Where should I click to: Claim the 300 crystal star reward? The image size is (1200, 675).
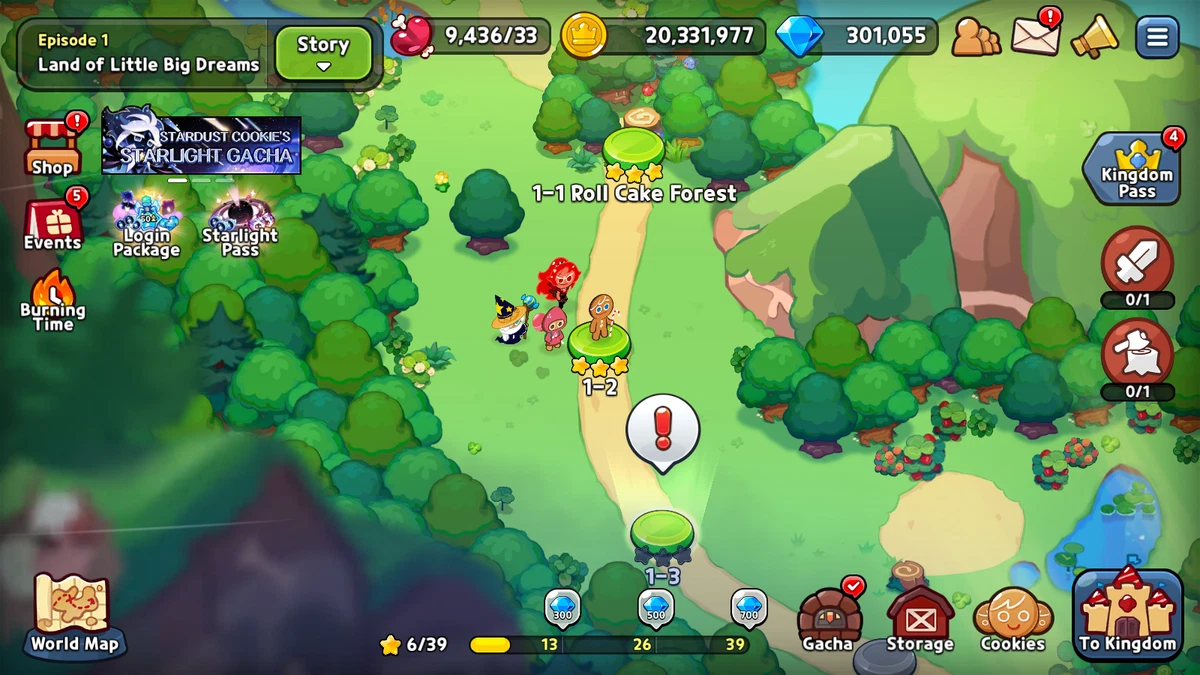point(562,609)
